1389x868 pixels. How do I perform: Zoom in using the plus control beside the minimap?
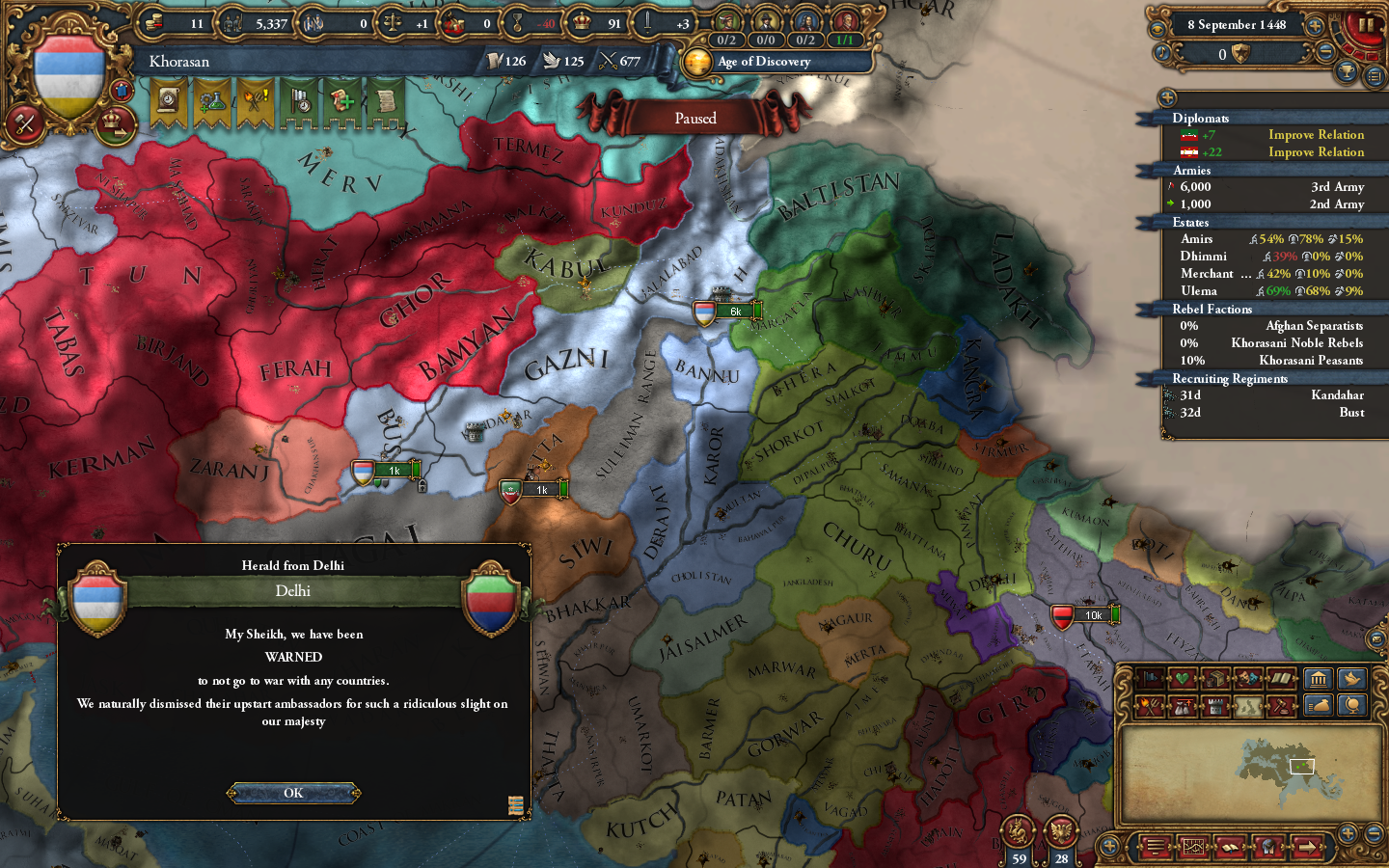point(1348,834)
